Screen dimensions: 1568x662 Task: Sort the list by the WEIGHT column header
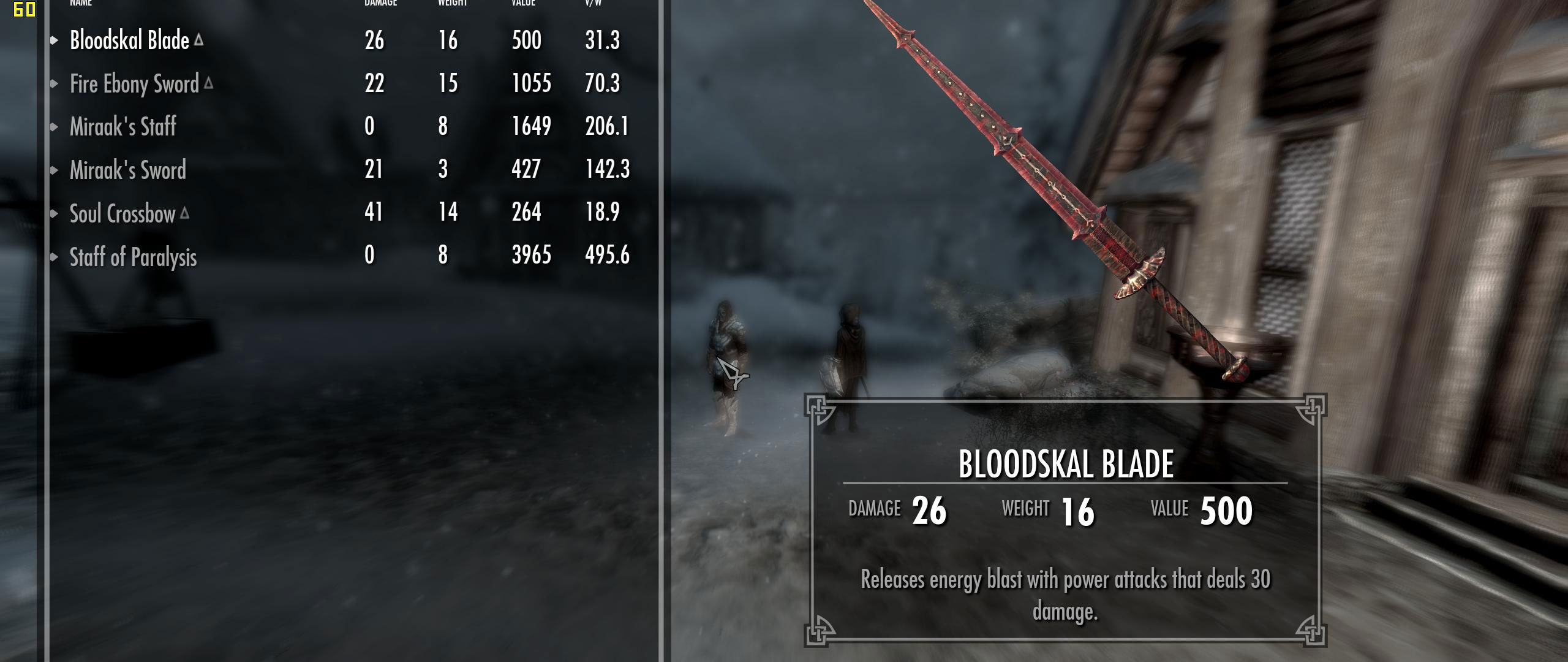(x=452, y=3)
